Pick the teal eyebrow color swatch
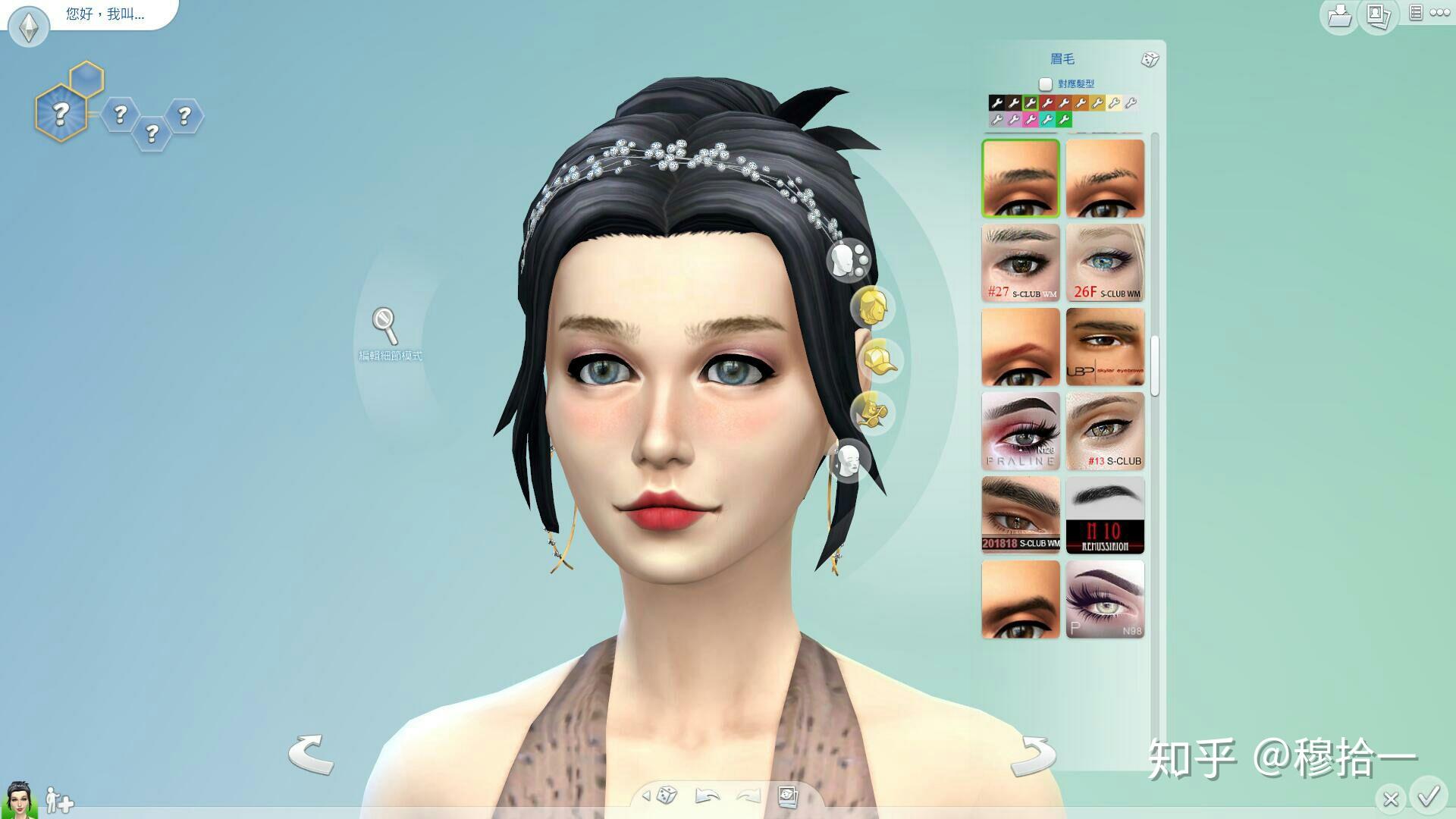The width and height of the screenshot is (1456, 819). click(x=1047, y=120)
